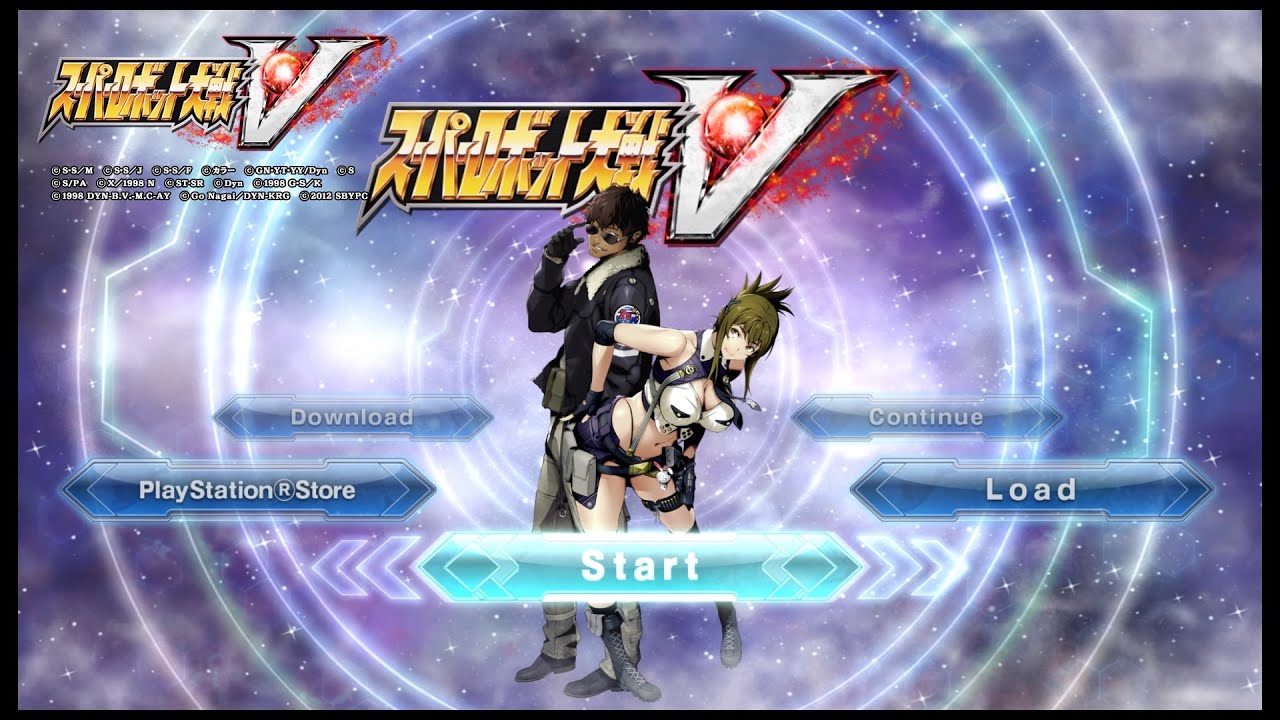Open the PlayStation Store entry
The width and height of the screenshot is (1280, 720).
click(x=247, y=491)
